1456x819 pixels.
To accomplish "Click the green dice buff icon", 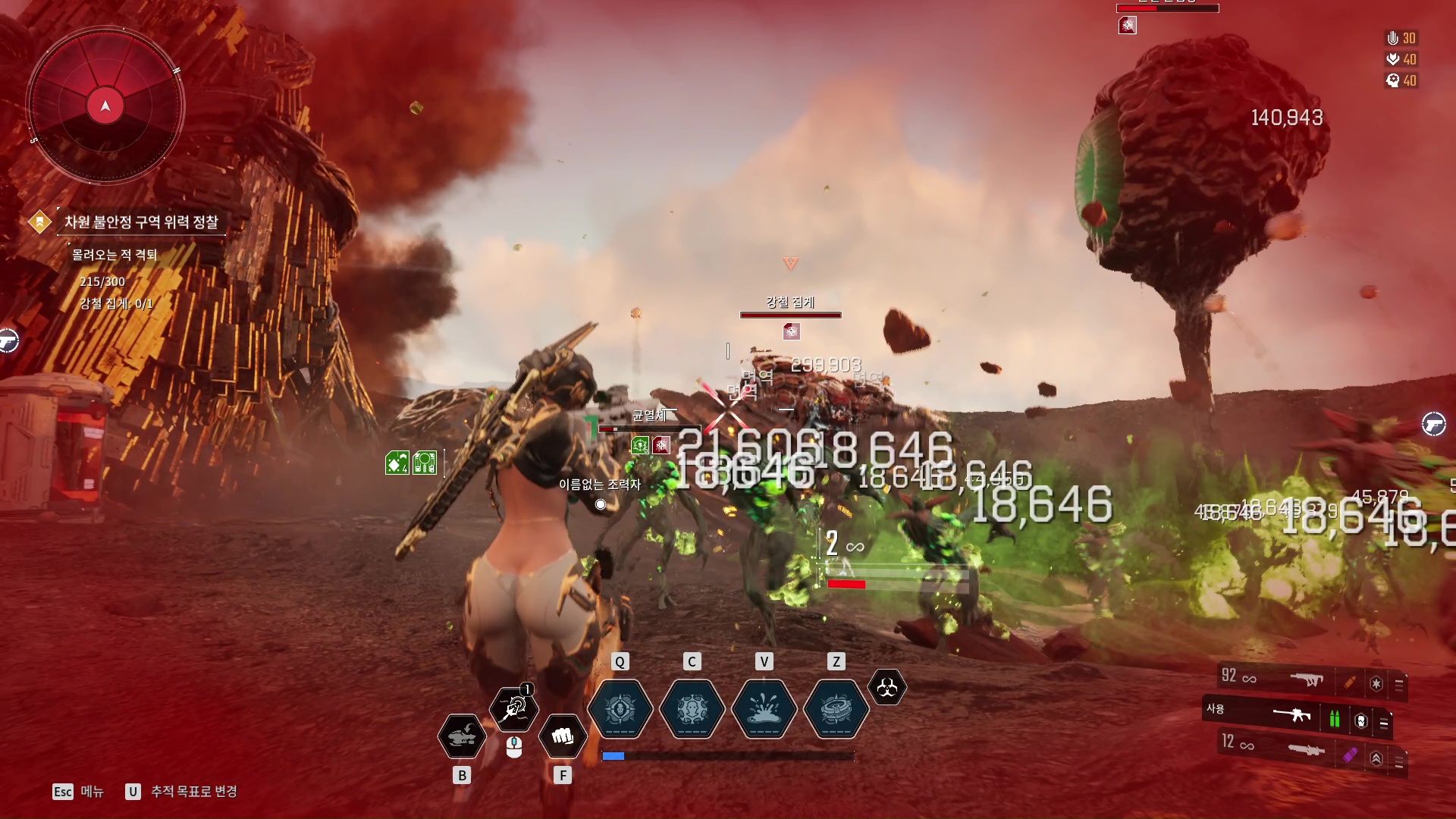I will tap(397, 463).
